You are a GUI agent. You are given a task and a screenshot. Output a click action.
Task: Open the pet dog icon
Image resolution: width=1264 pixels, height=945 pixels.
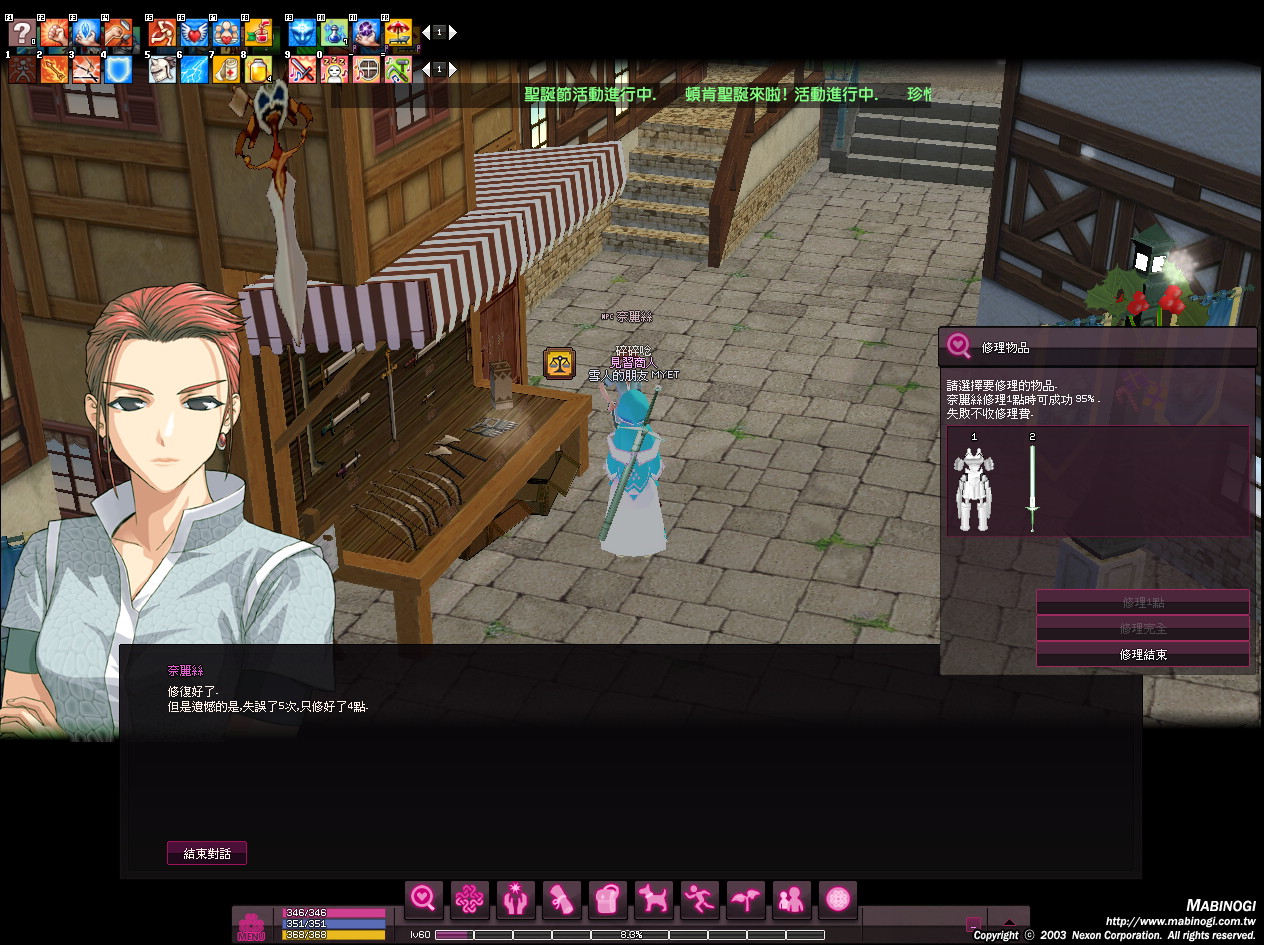coord(653,899)
